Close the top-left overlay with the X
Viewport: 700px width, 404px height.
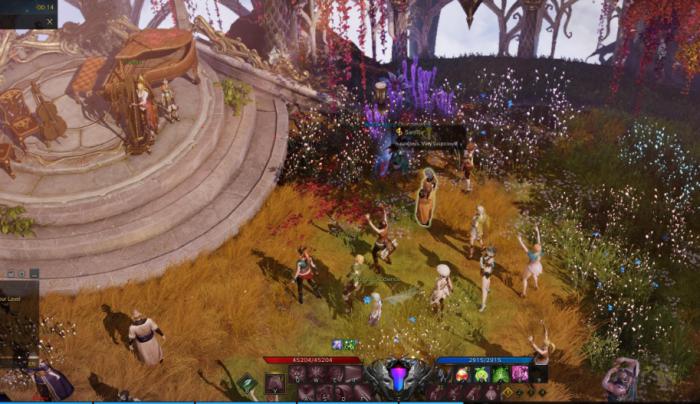coord(49,21)
